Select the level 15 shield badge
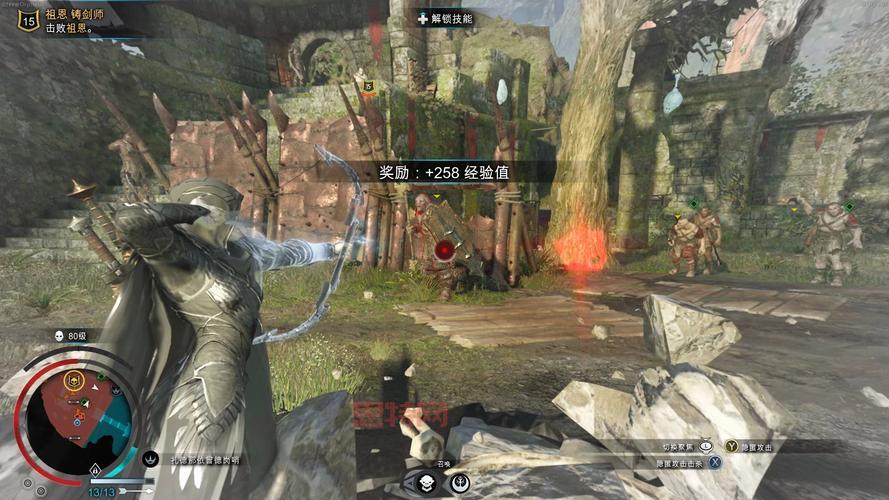Viewport: 889px width, 500px height. [x=28, y=22]
